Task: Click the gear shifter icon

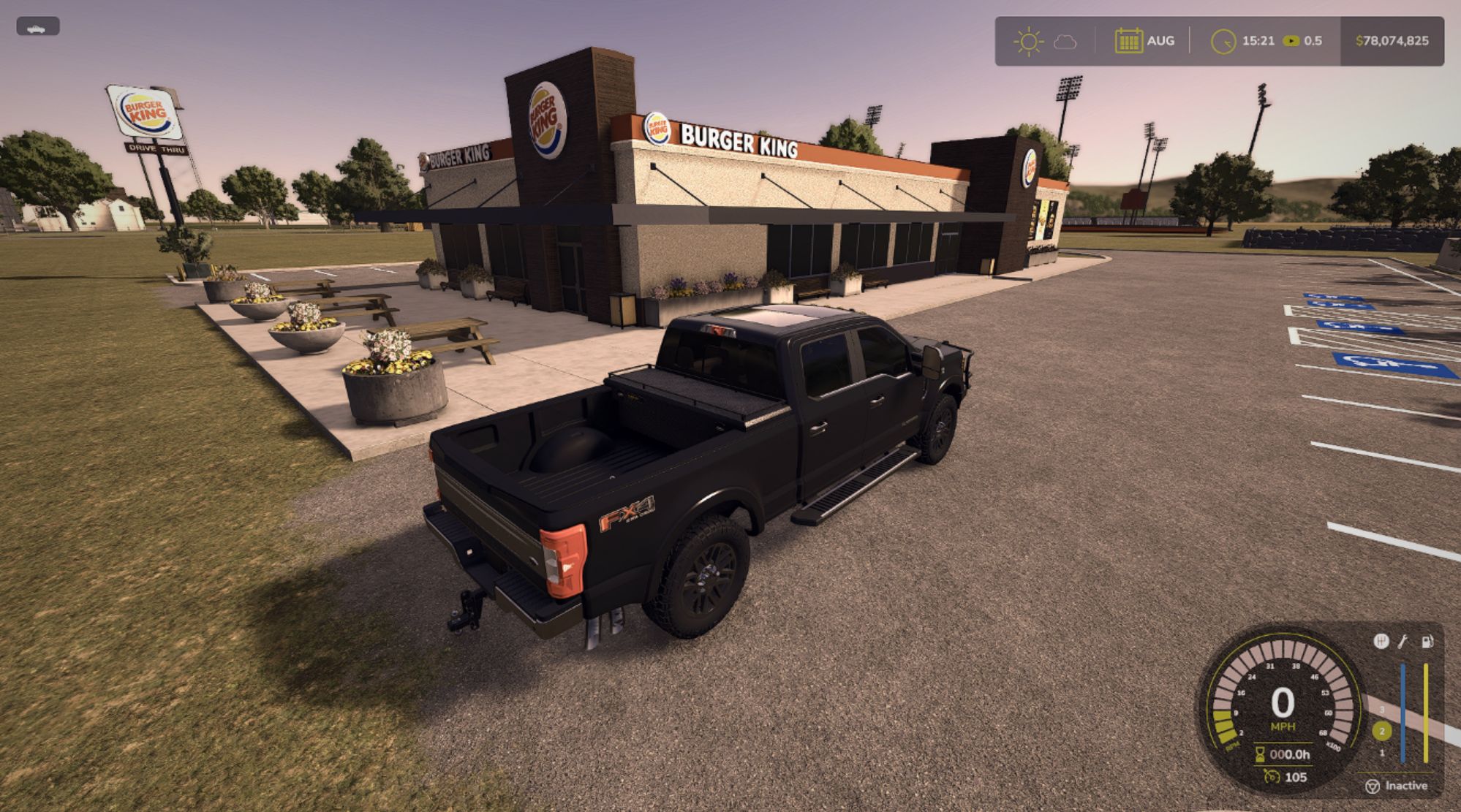Action: (1381, 642)
